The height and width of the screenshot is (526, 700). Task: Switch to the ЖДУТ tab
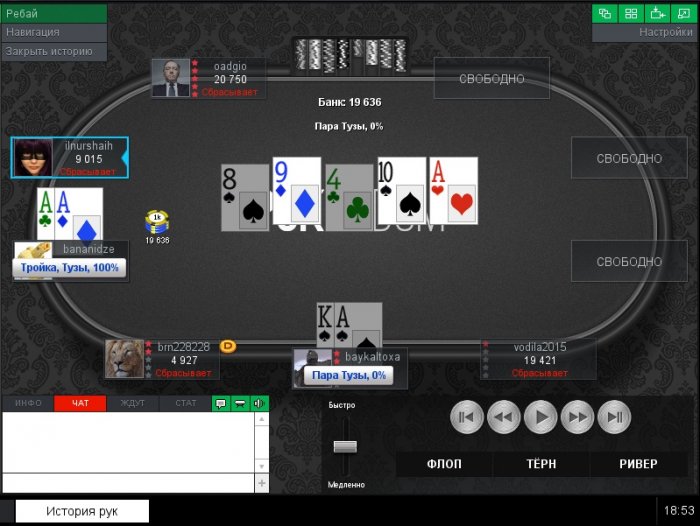(x=132, y=403)
